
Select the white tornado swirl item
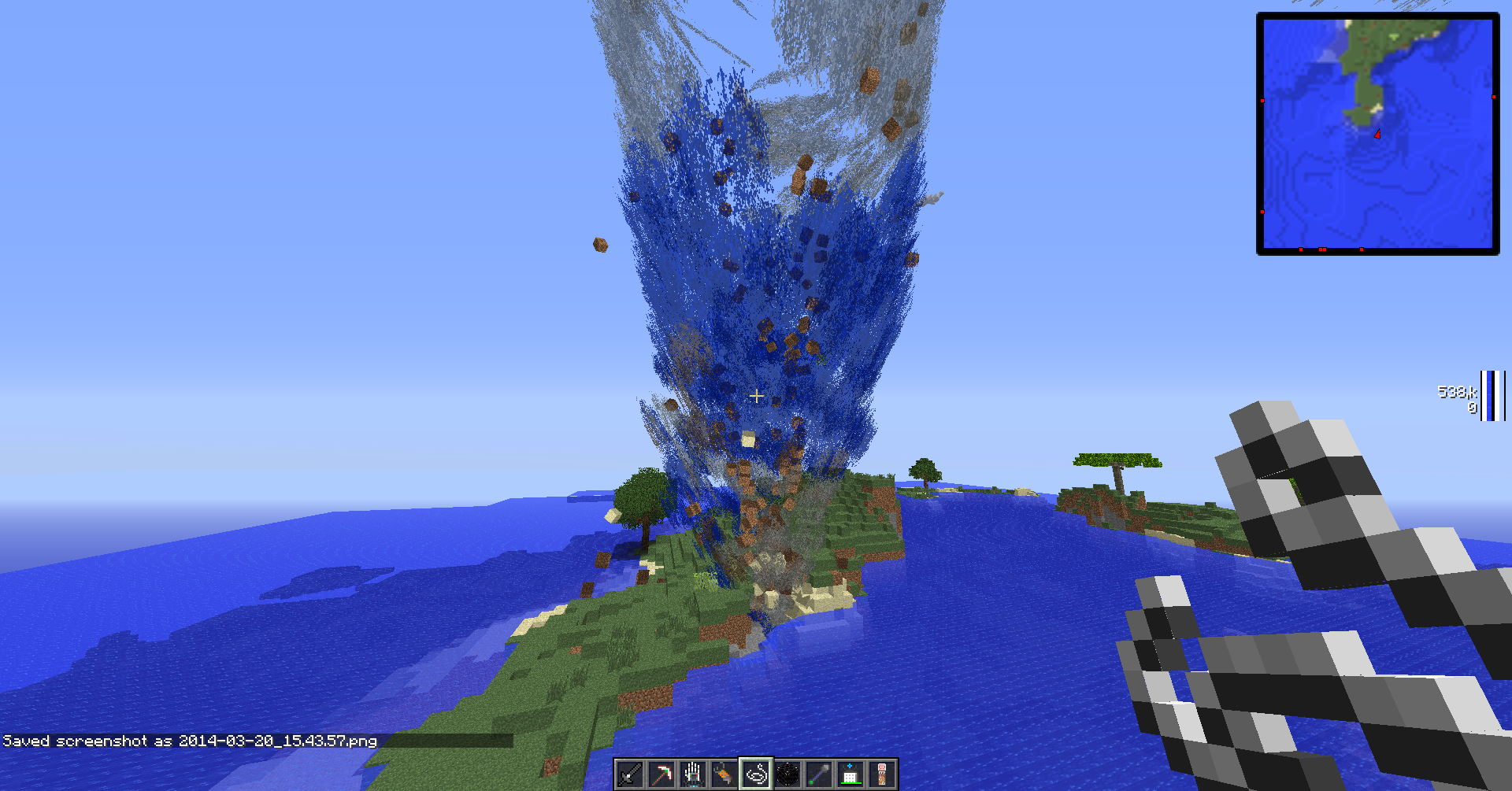756,774
